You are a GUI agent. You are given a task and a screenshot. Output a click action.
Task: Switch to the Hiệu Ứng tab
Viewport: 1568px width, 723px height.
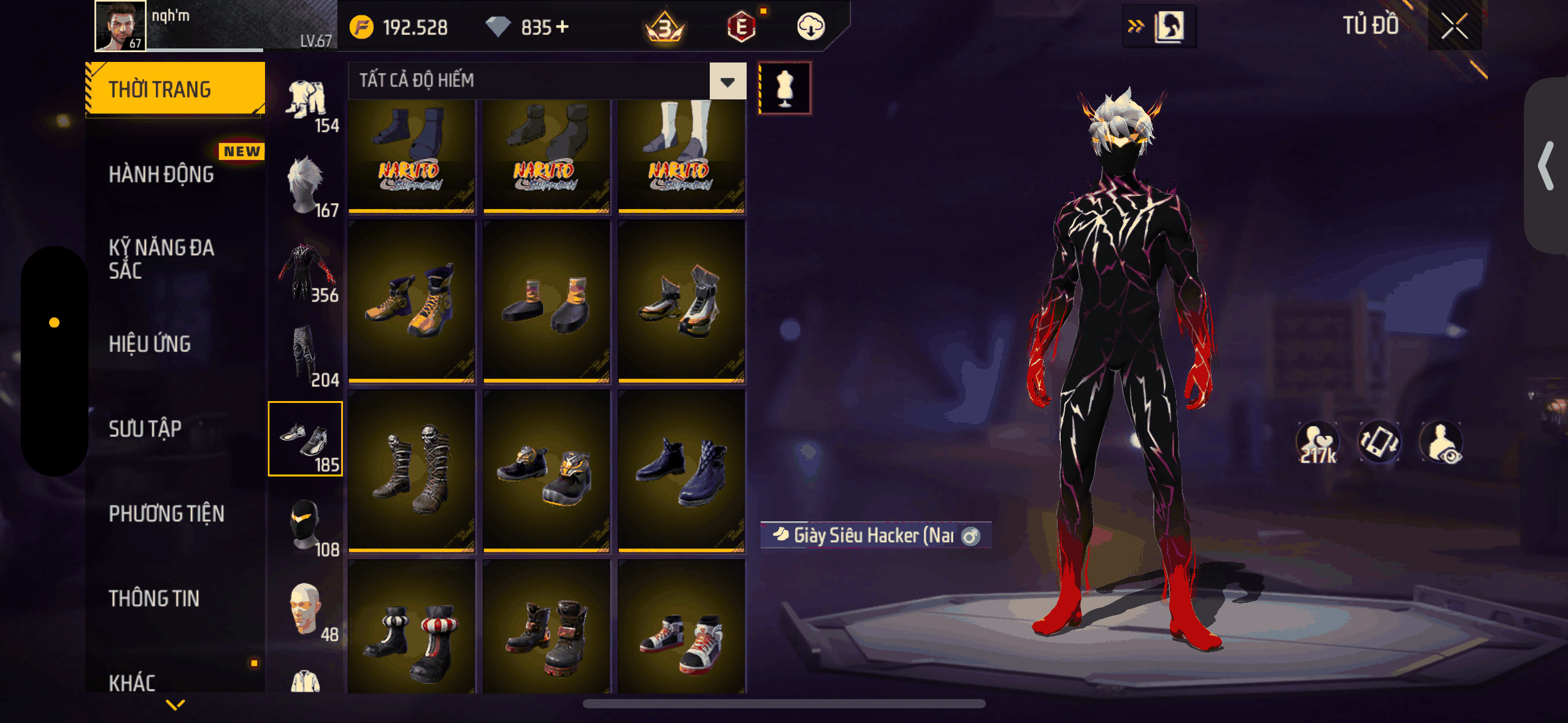pos(150,344)
